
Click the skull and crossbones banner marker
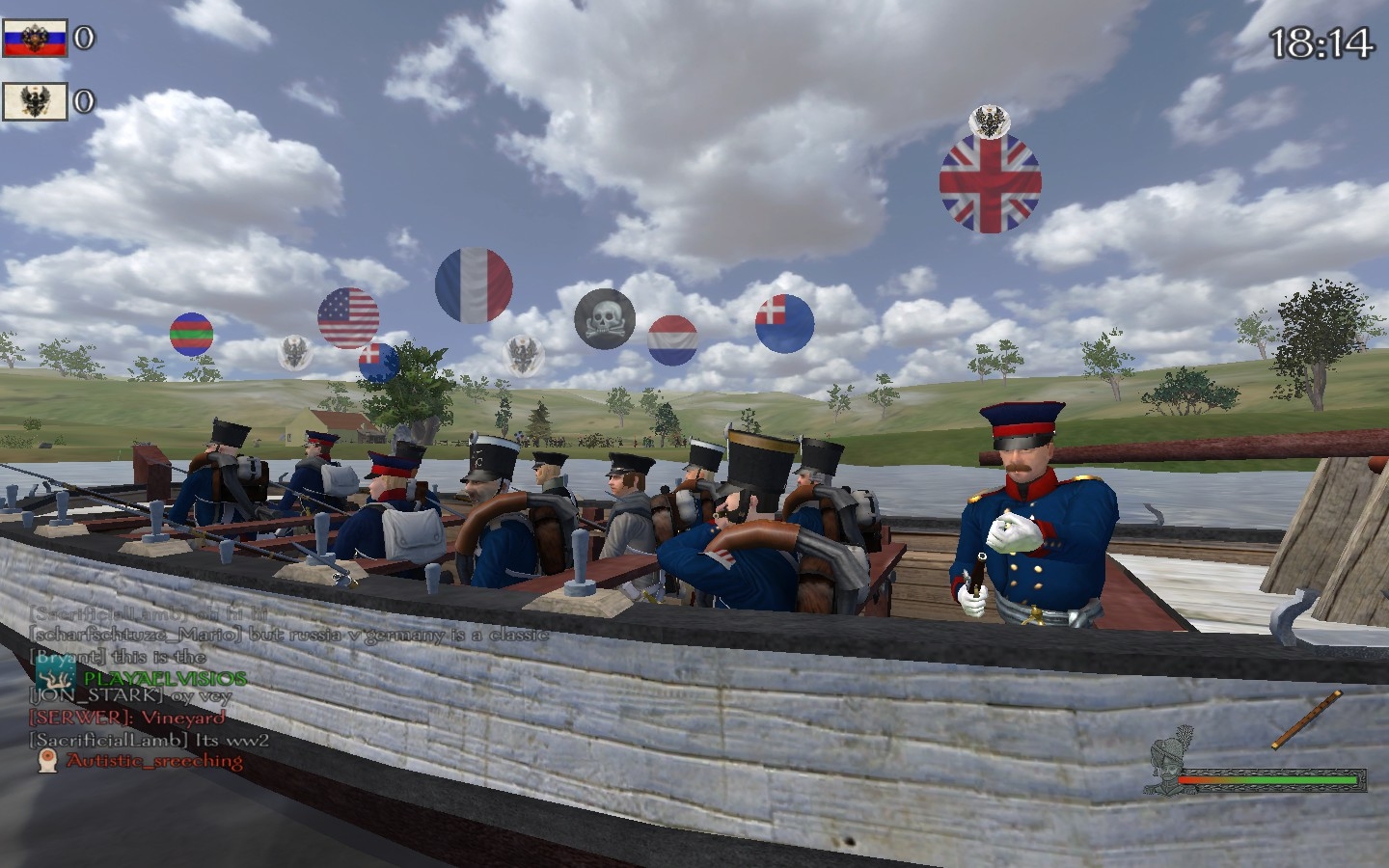point(605,317)
